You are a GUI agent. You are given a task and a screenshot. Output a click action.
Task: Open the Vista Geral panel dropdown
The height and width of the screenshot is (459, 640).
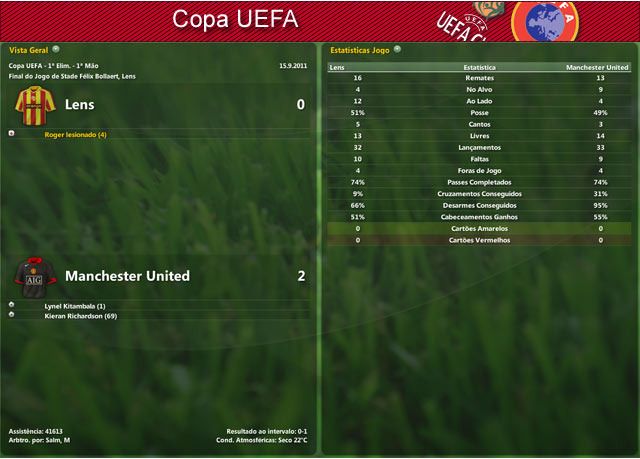click(56, 48)
